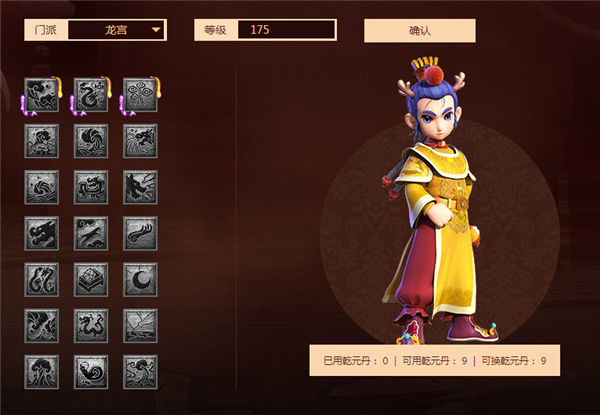600x415 pixels.
Task: Pick the dragon head skill icon
Action: pyautogui.click(x=42, y=233)
